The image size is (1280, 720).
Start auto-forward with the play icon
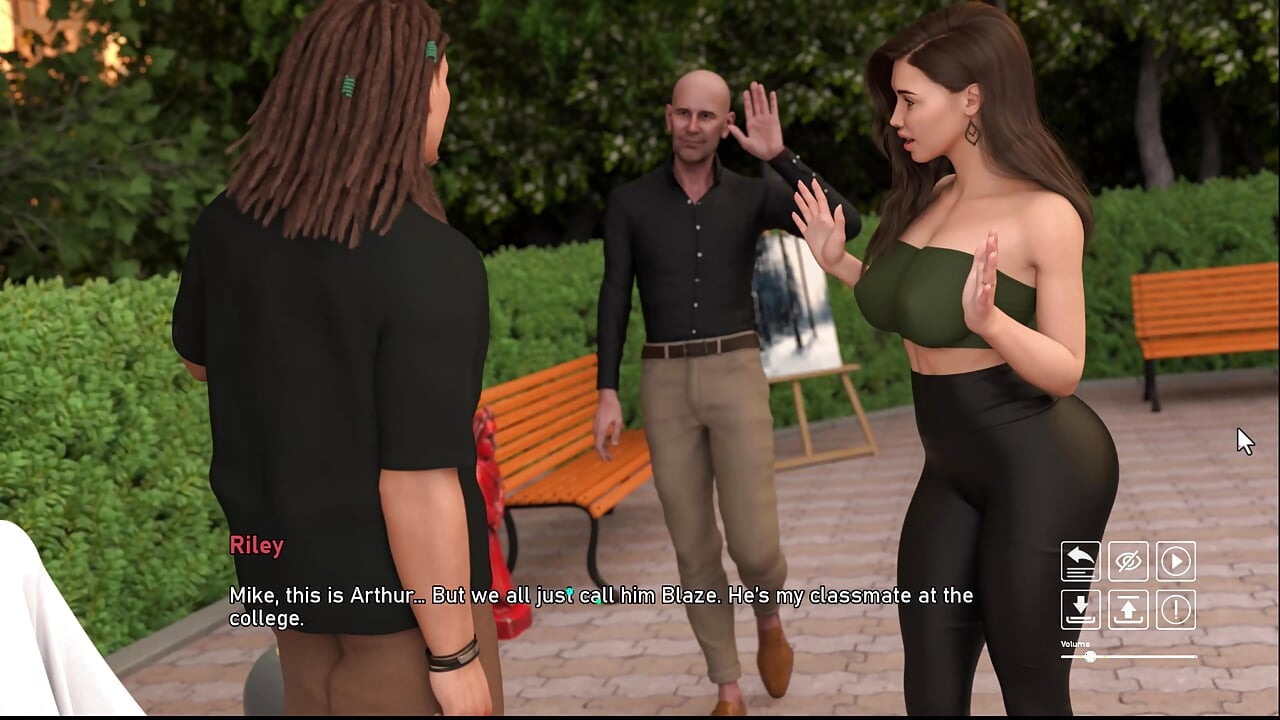pyautogui.click(x=1177, y=561)
